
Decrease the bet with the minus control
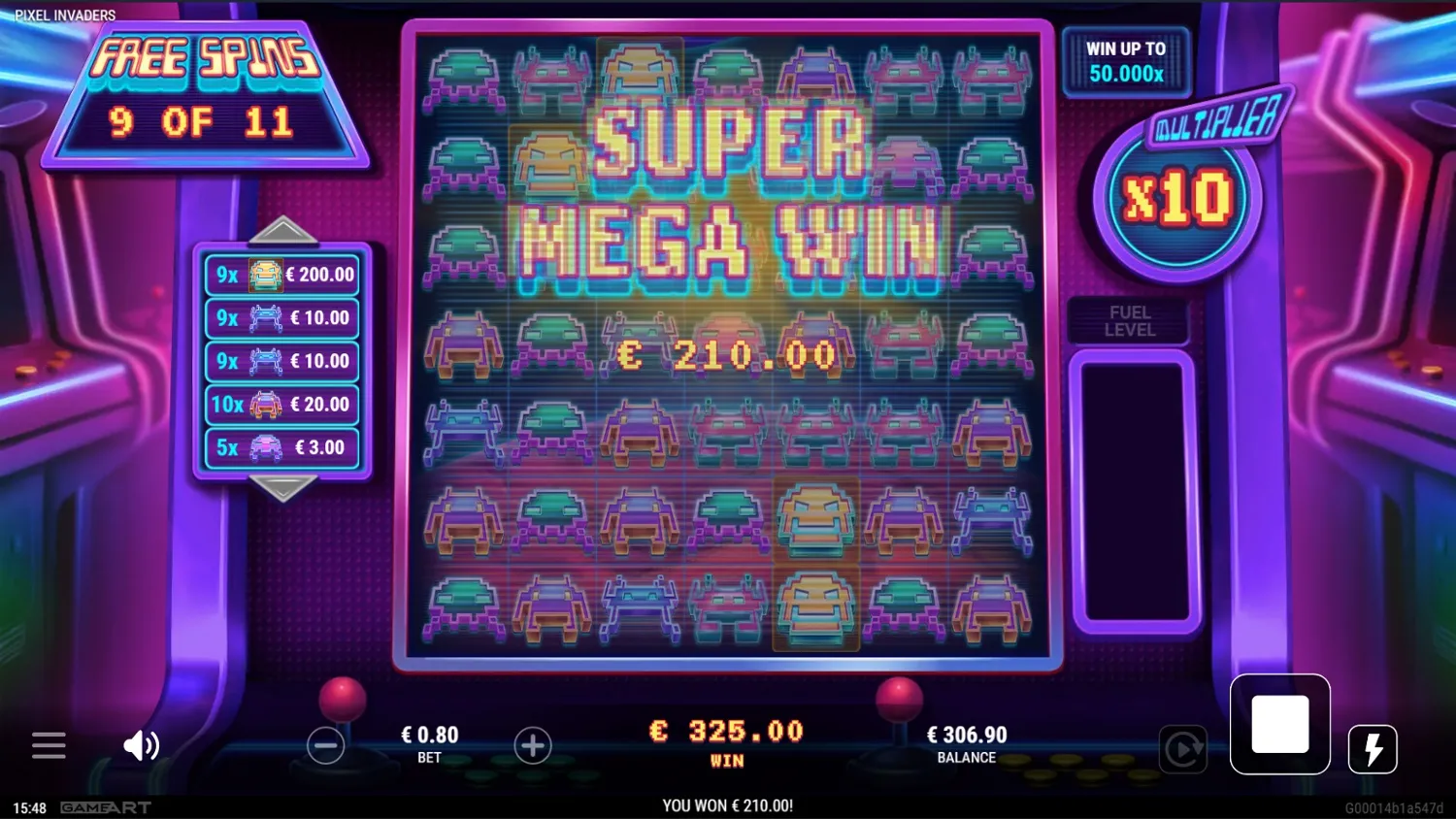click(x=326, y=745)
